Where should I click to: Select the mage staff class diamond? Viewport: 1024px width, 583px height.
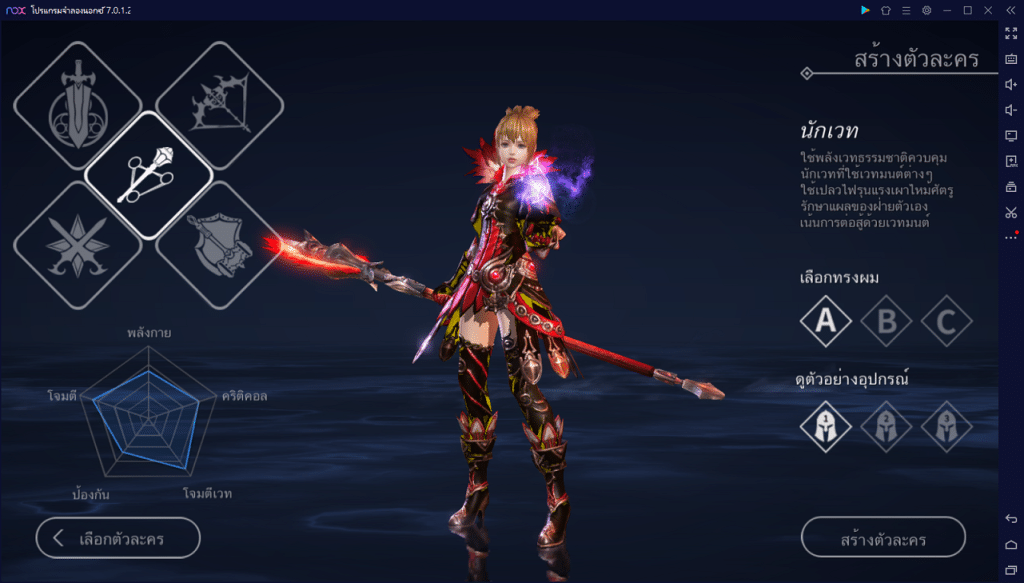point(149,175)
